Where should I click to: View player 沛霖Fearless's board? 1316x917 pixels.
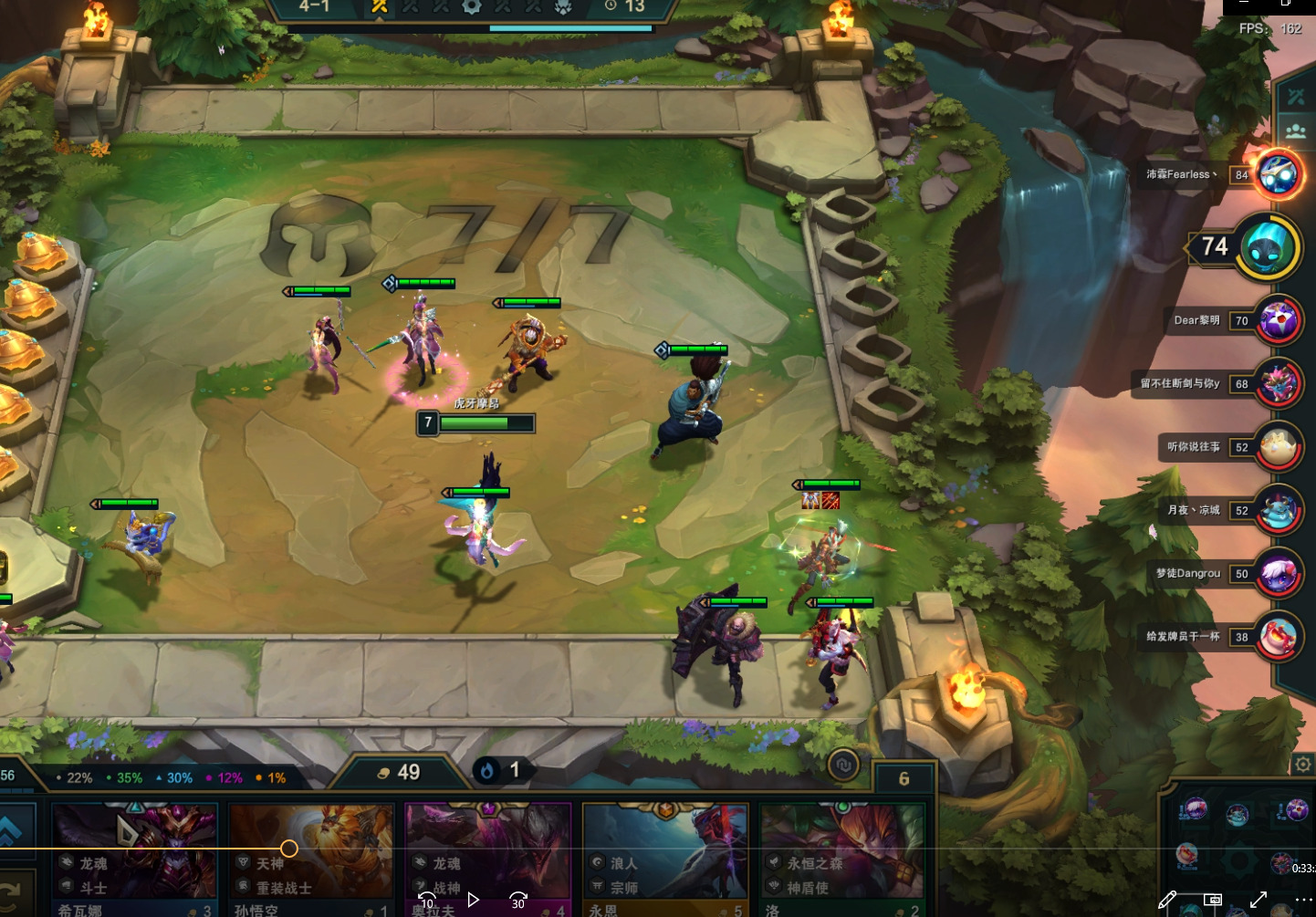point(1277,173)
